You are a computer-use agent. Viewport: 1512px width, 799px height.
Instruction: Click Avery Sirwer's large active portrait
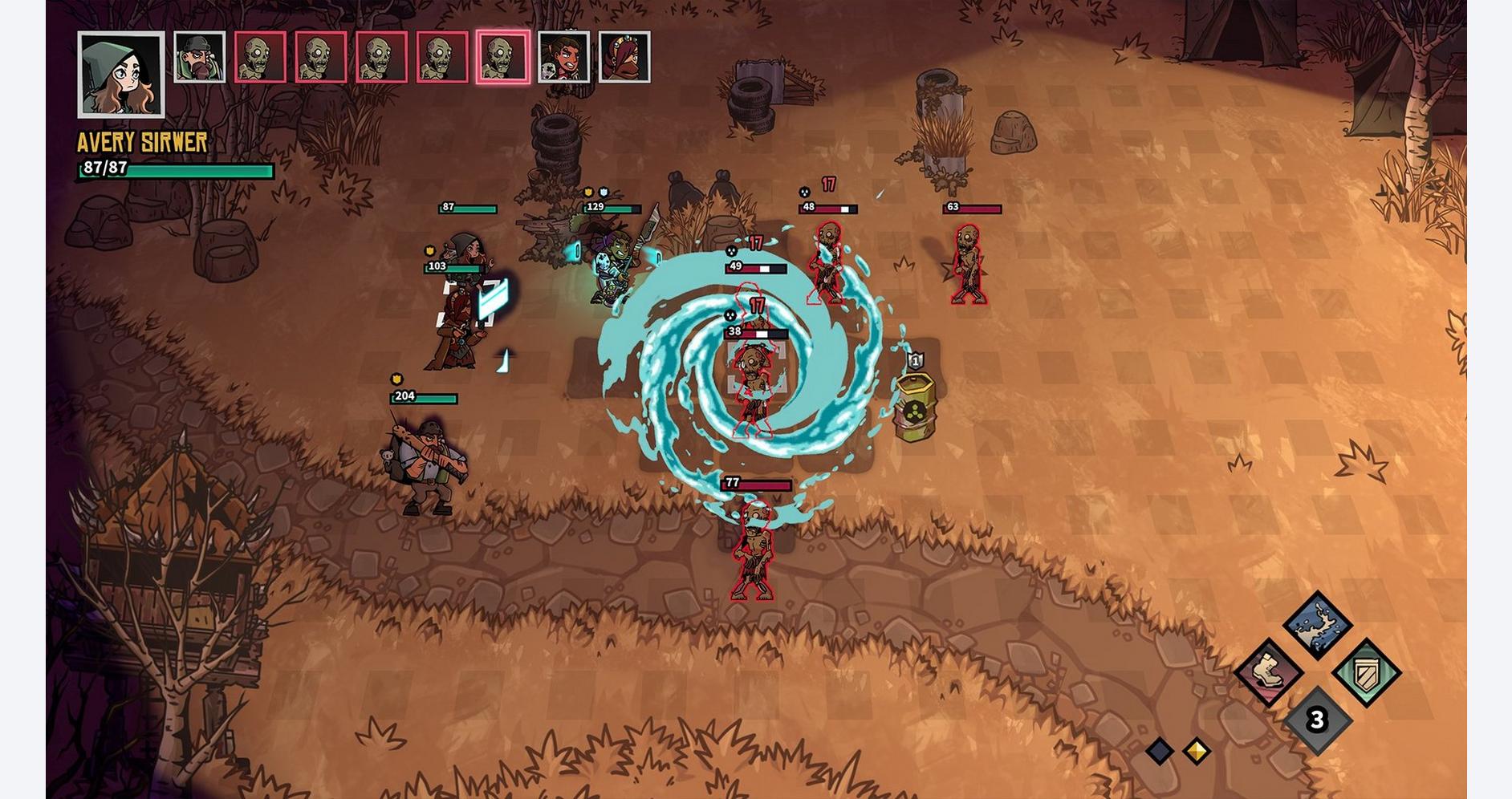point(121,74)
